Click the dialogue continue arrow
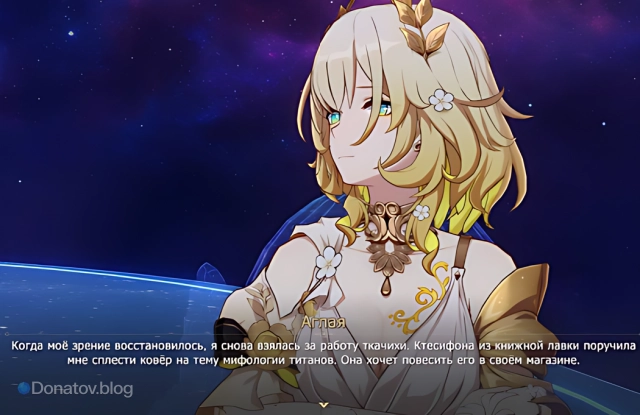This screenshot has width=640, height=415. [x=321, y=403]
